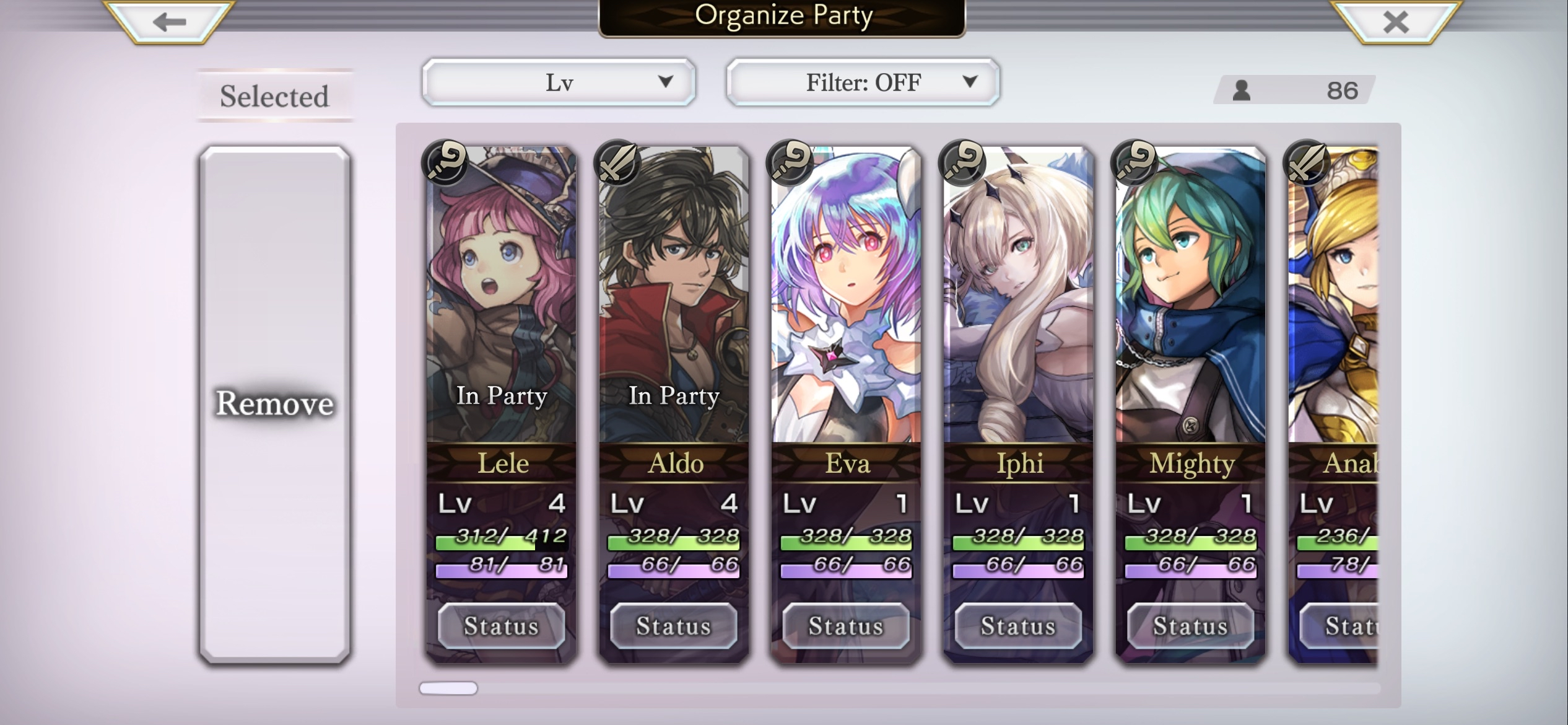The image size is (1568, 725).
Task: Expand the Filter: OFF dropdown
Action: point(862,81)
